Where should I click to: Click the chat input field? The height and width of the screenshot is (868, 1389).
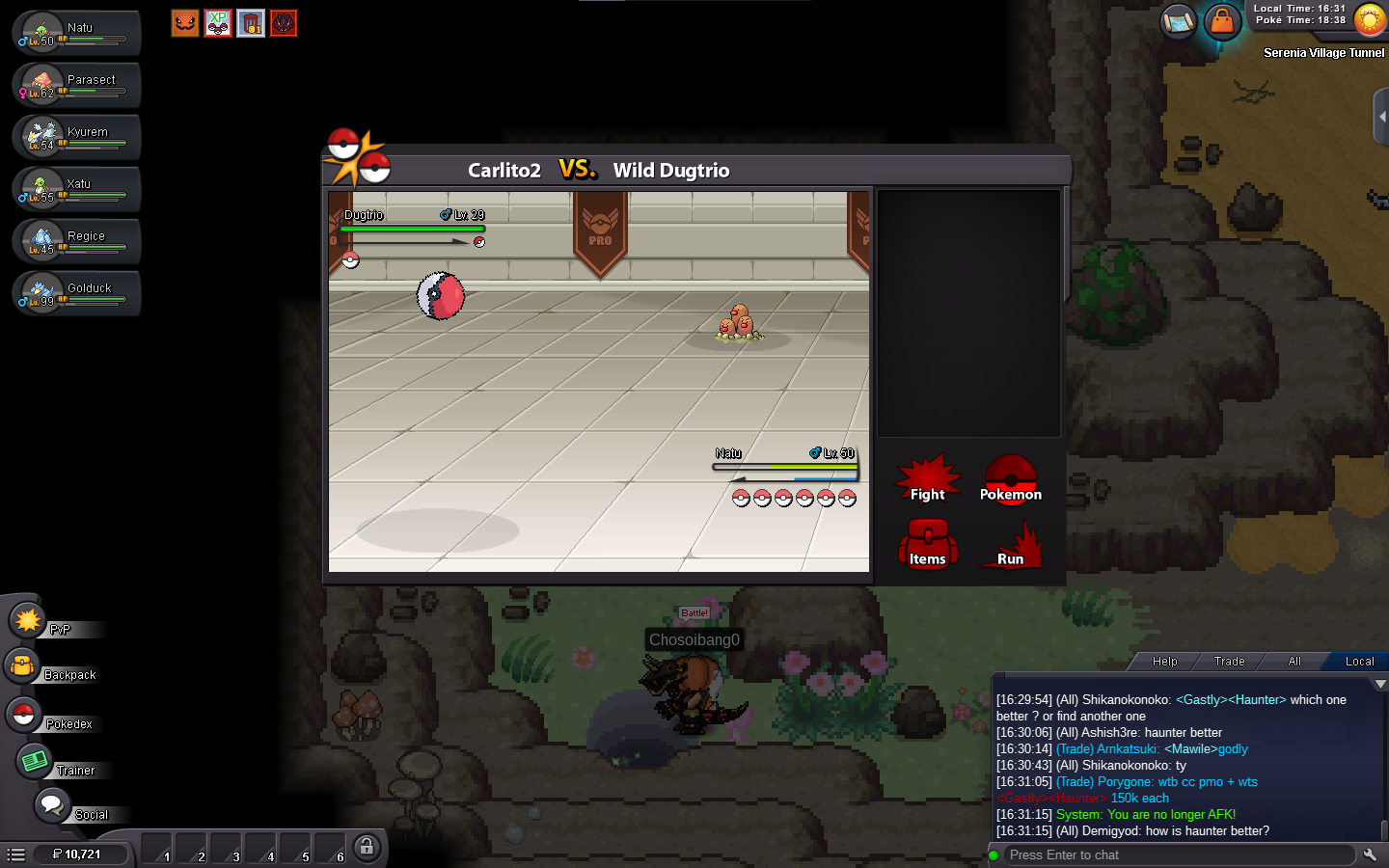[1177, 855]
